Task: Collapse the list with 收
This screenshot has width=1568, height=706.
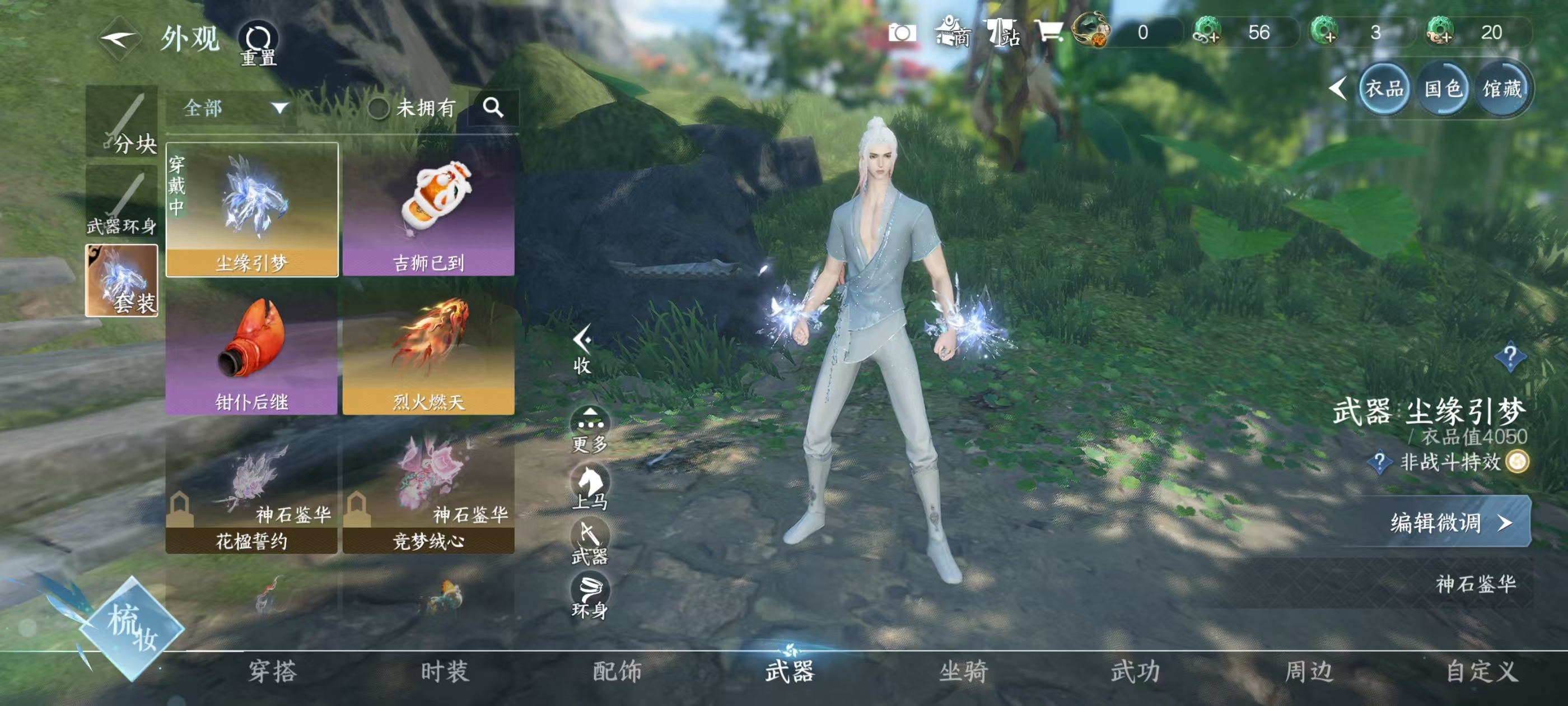Action: pyautogui.click(x=582, y=350)
